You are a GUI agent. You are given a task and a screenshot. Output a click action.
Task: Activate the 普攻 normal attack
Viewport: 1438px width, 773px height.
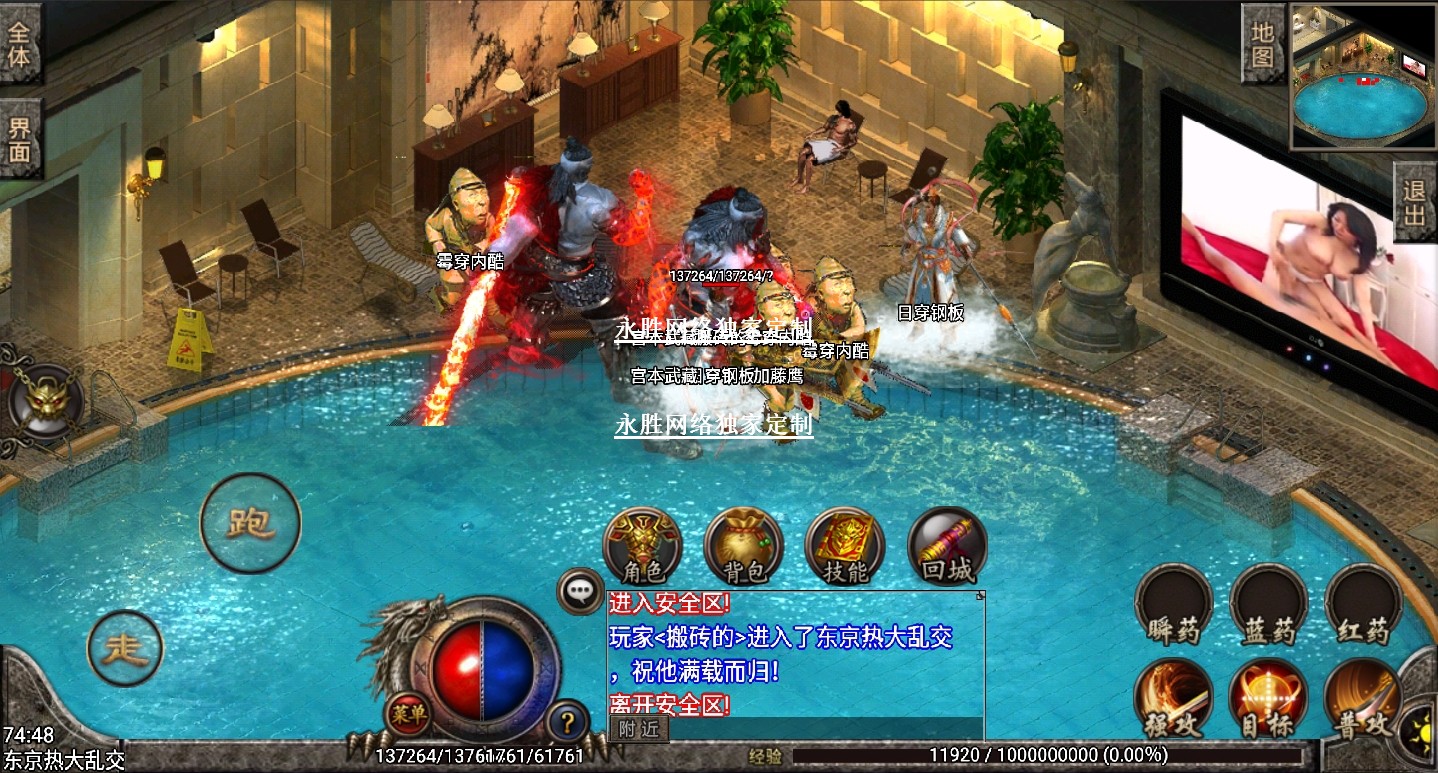click(x=1363, y=699)
